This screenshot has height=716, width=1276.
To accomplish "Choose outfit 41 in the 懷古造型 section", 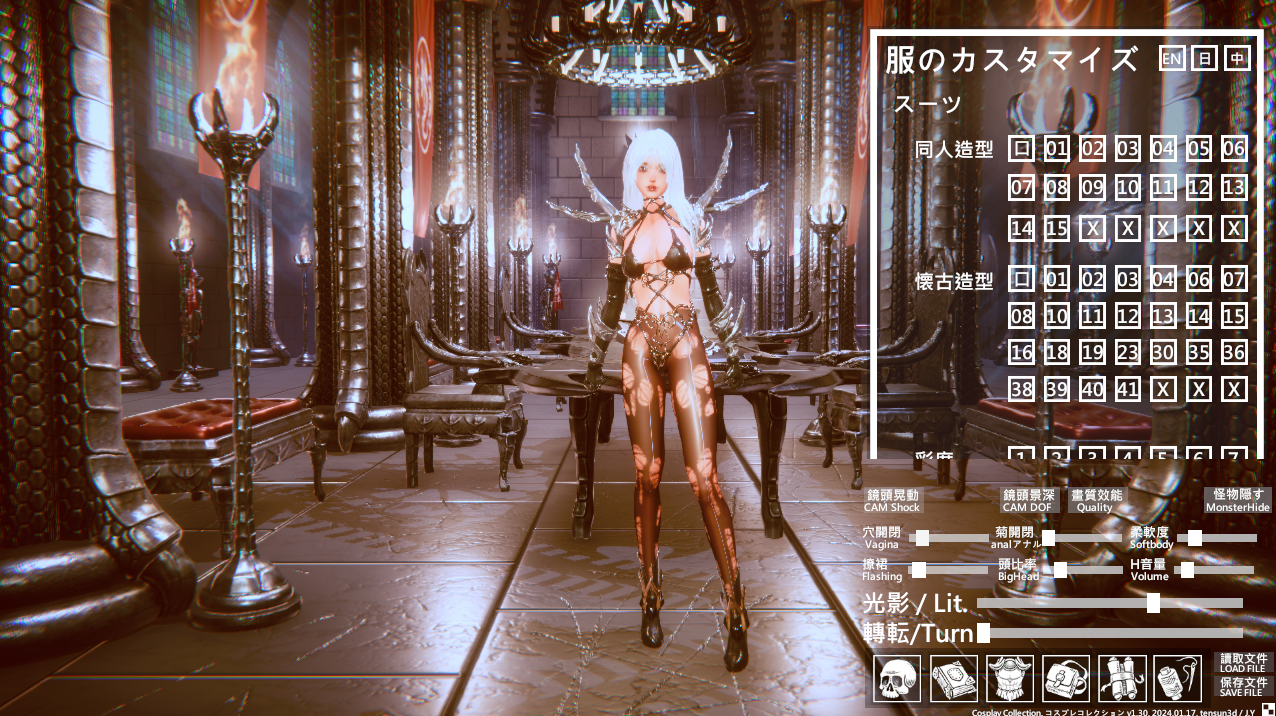I will 1127,389.
